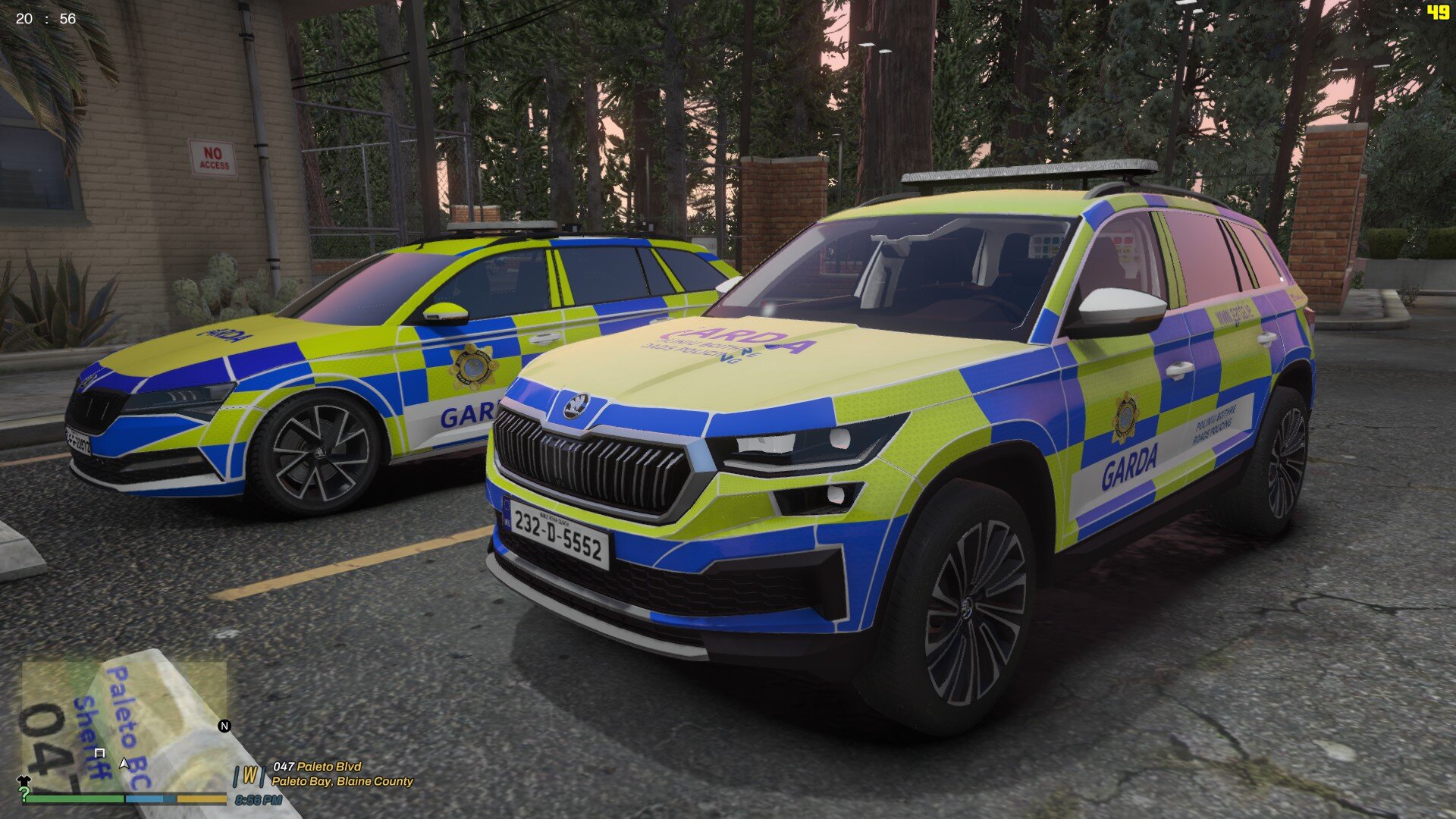Click the green question mark blip
Screen dimensions: 1456x819
tap(24, 794)
